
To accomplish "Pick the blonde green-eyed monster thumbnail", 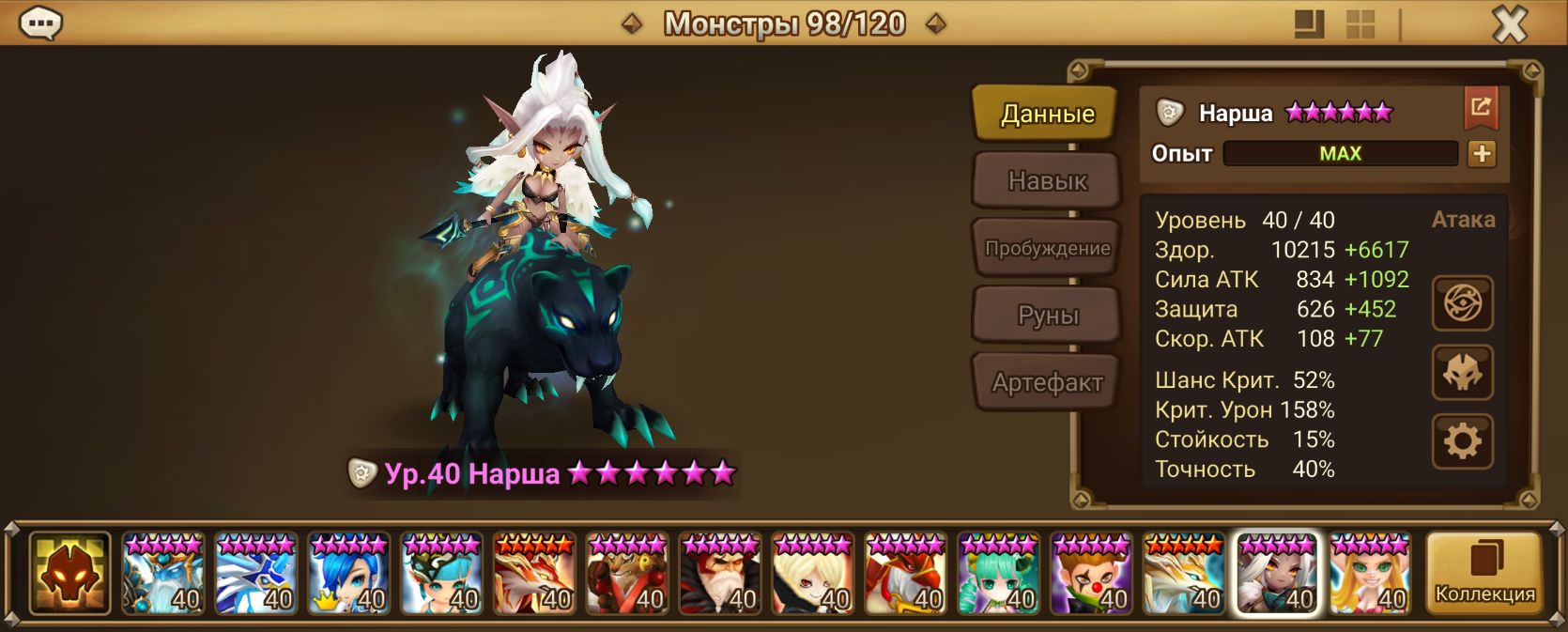I will pyautogui.click(x=1370, y=574).
